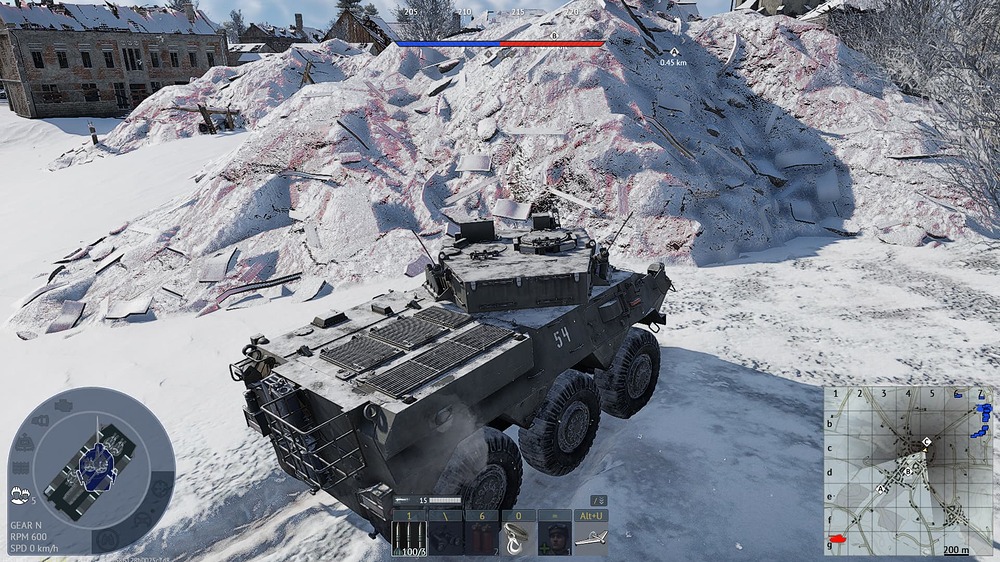Click capture point C on minimap

[x=927, y=441]
